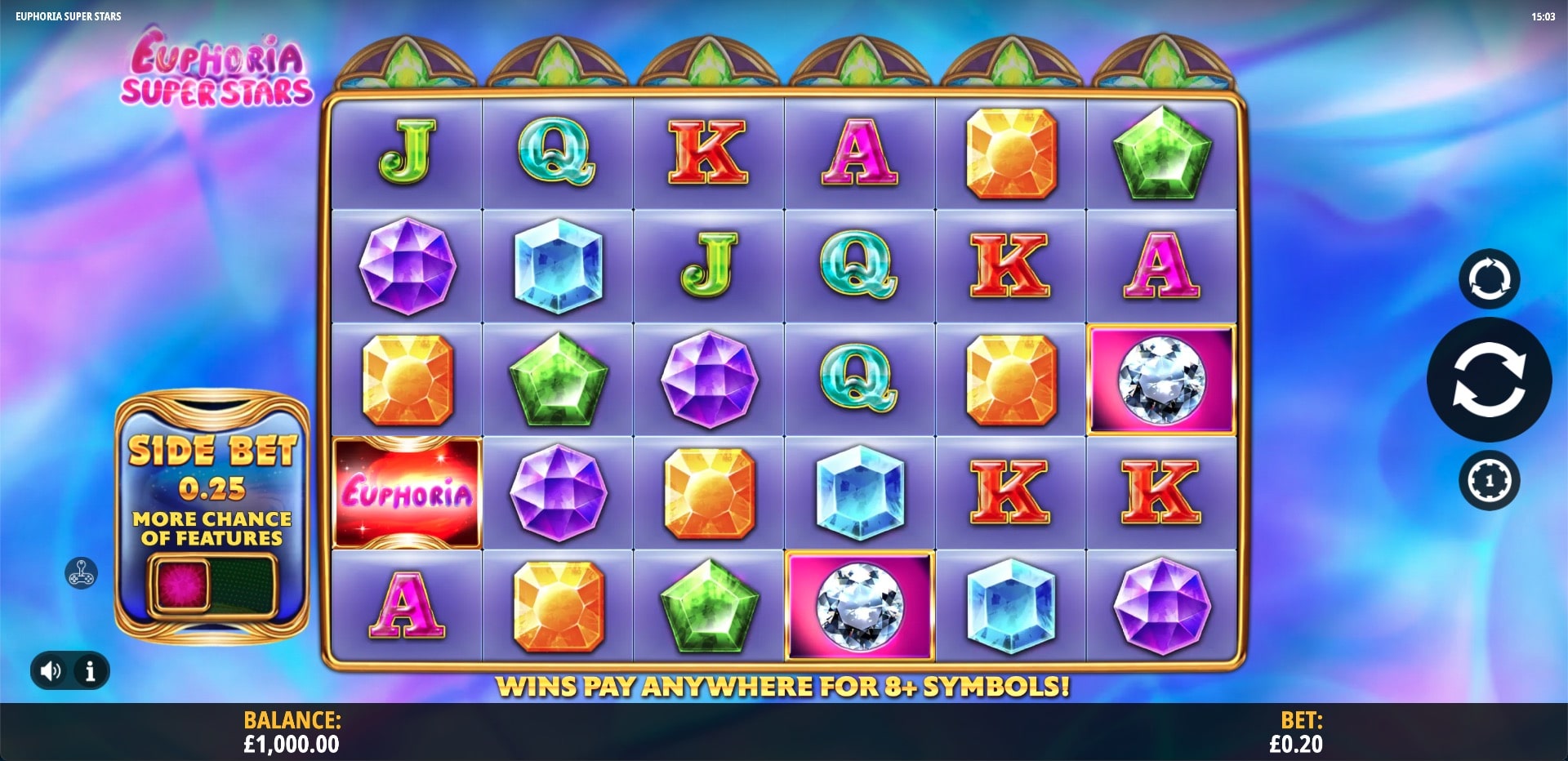
Task: Click the pink A symbol on the top row
Action: [859, 152]
